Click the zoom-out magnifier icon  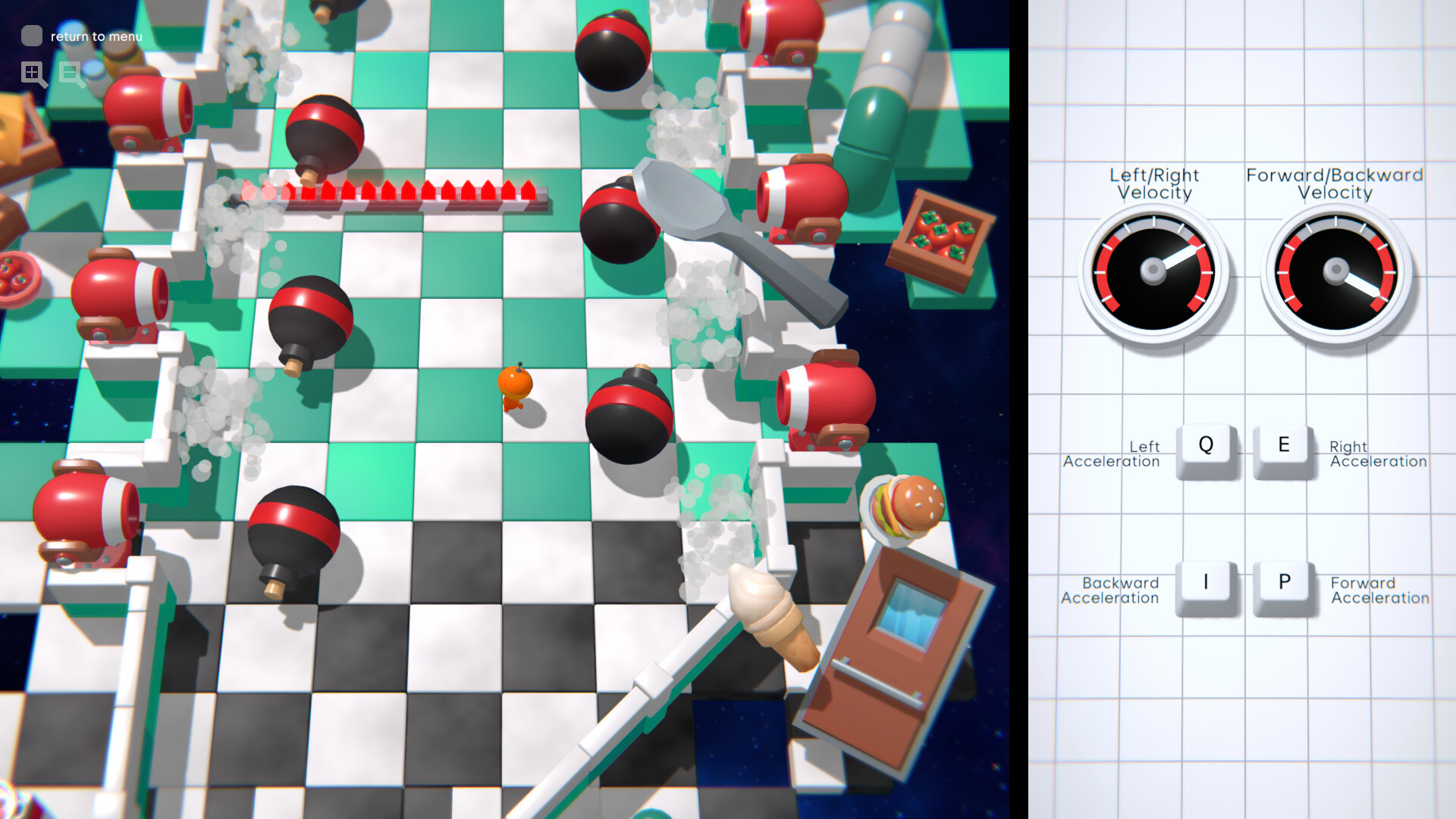(71, 74)
